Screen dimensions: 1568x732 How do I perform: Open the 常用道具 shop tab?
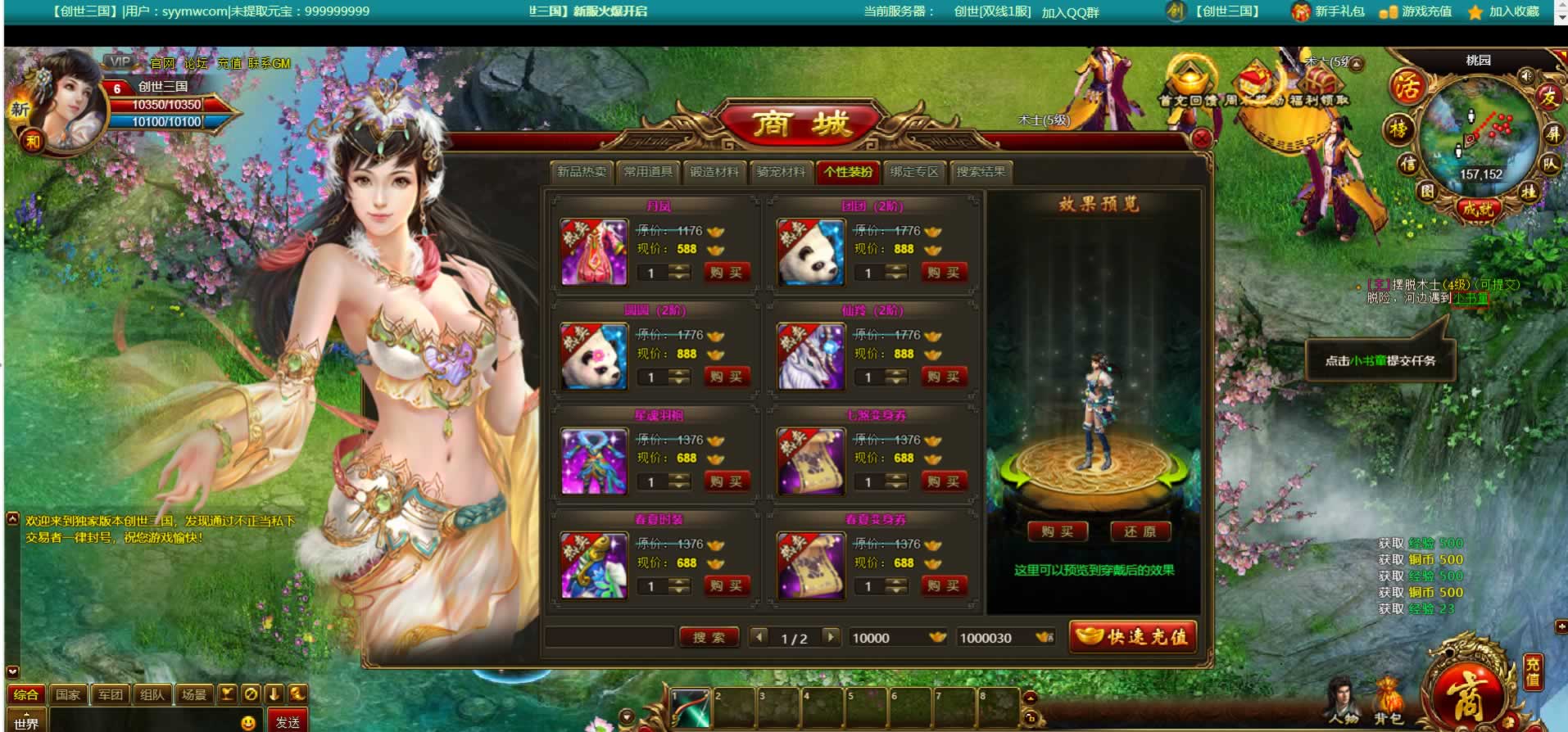point(648,172)
